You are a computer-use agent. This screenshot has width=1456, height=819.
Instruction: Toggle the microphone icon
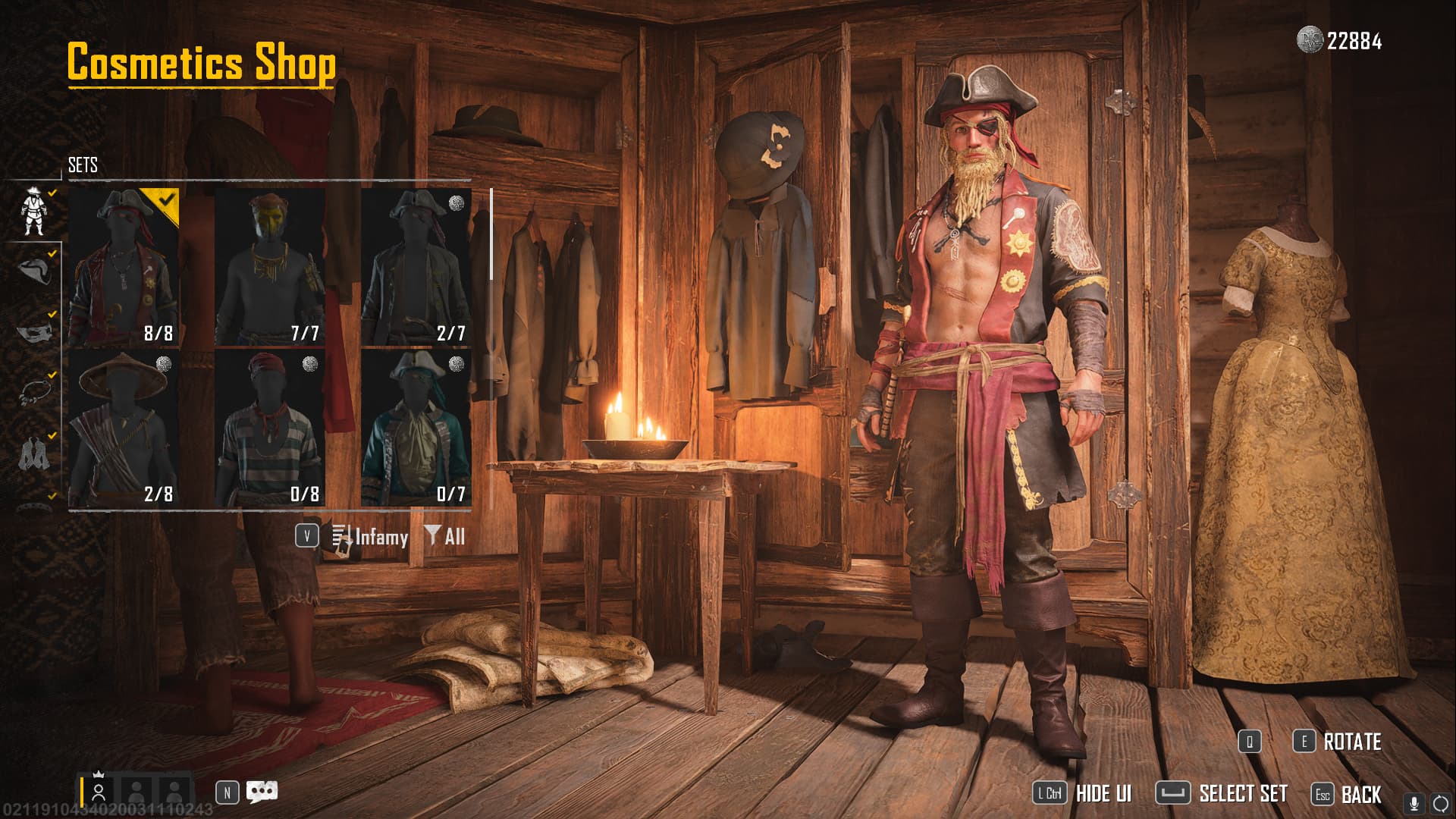click(1414, 804)
